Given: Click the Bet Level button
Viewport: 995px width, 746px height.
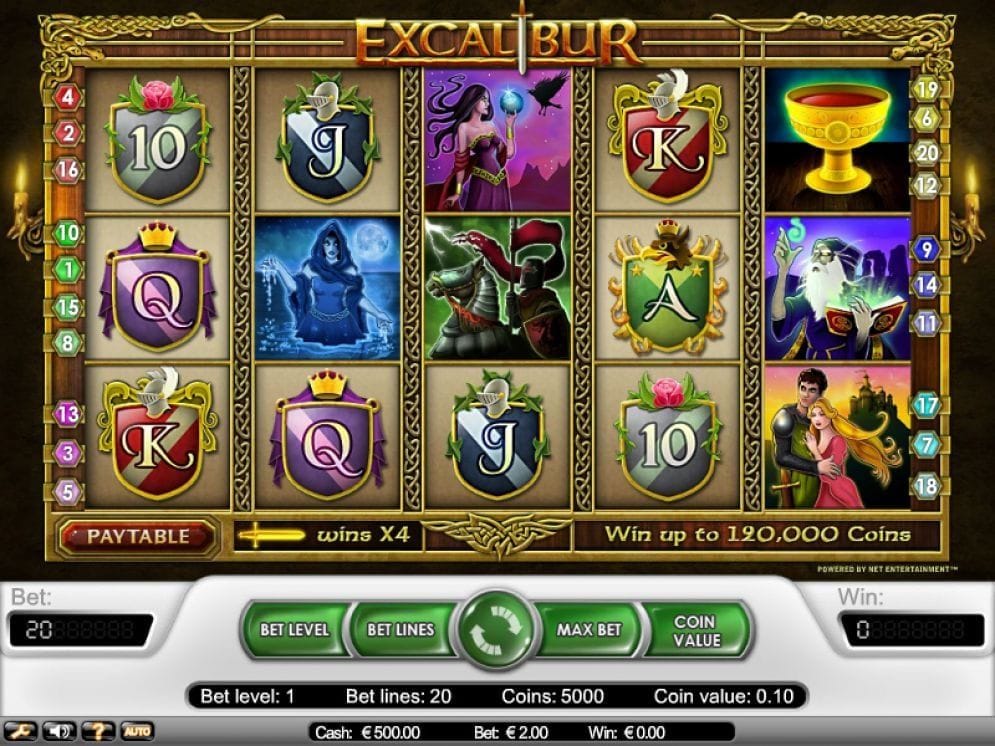Looking at the screenshot, I should pos(294,630).
